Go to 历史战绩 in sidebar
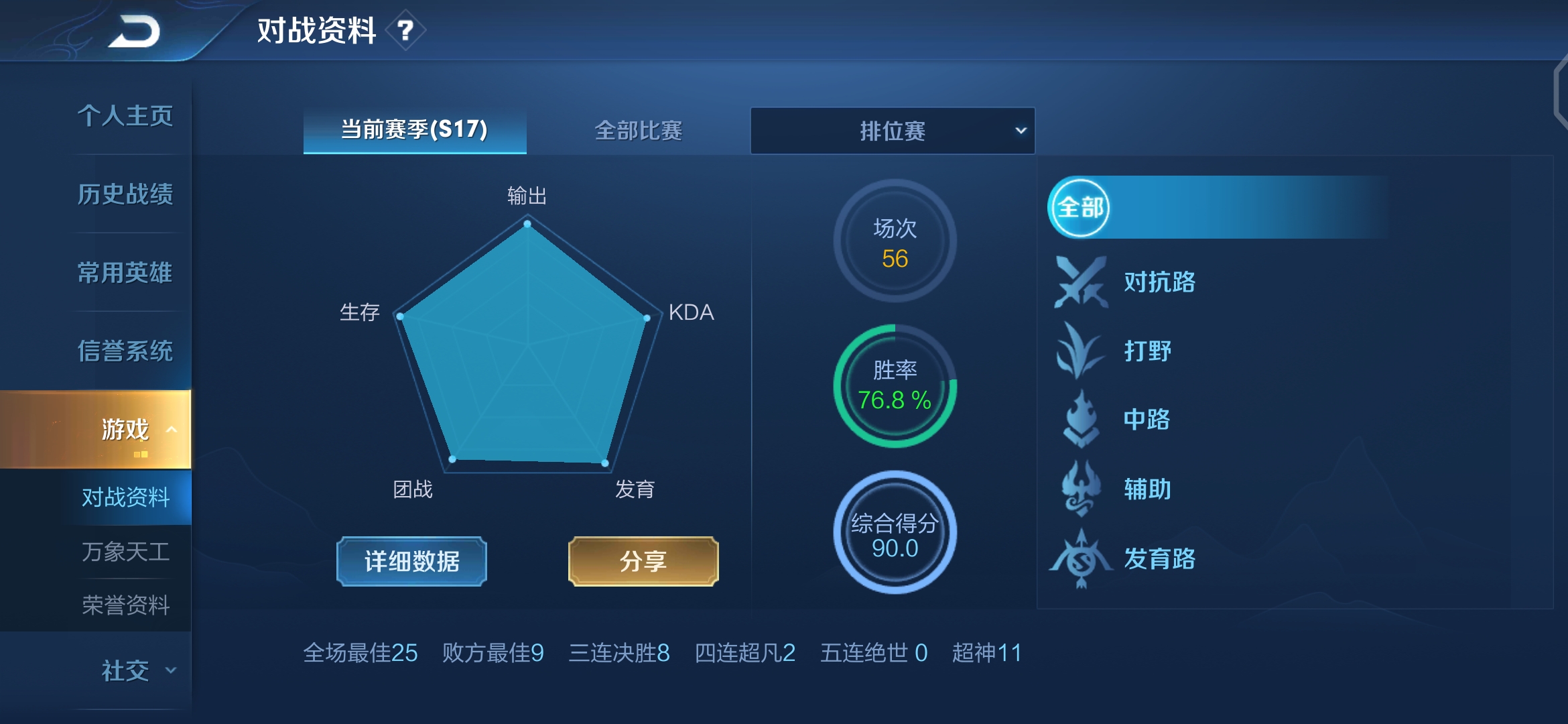 click(x=125, y=194)
